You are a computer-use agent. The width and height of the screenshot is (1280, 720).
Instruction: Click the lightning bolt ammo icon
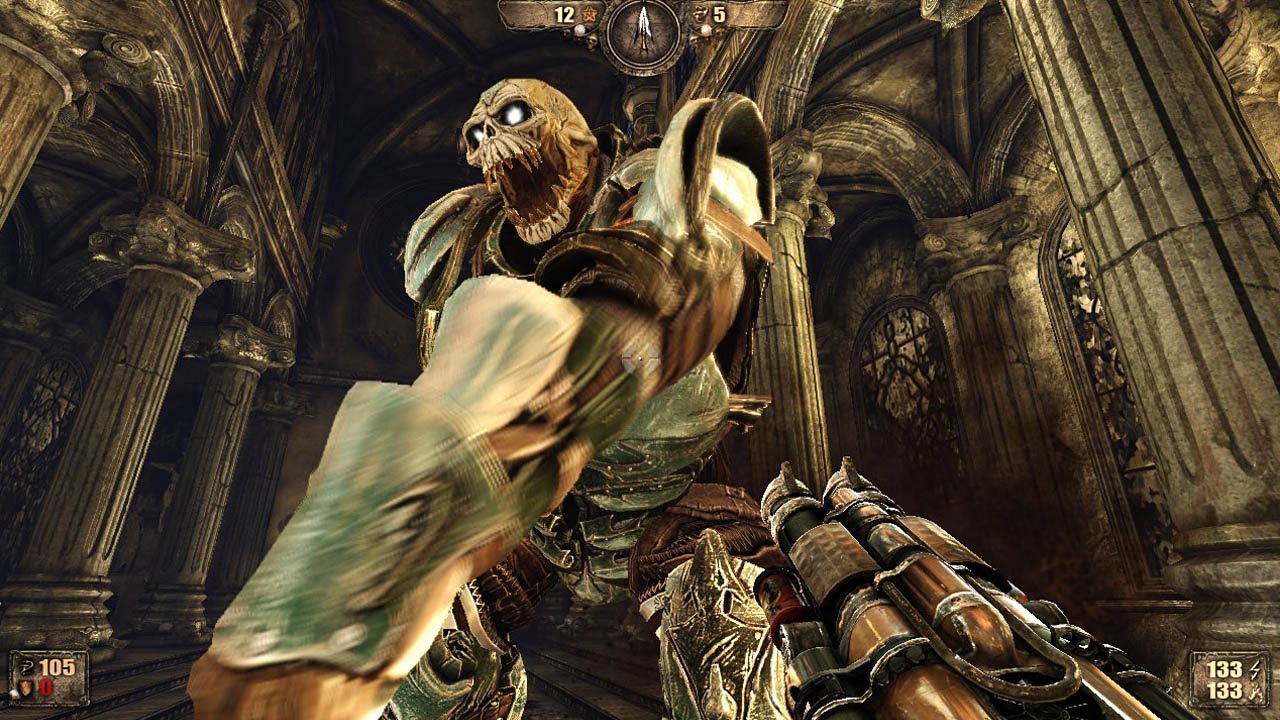coord(1255,670)
